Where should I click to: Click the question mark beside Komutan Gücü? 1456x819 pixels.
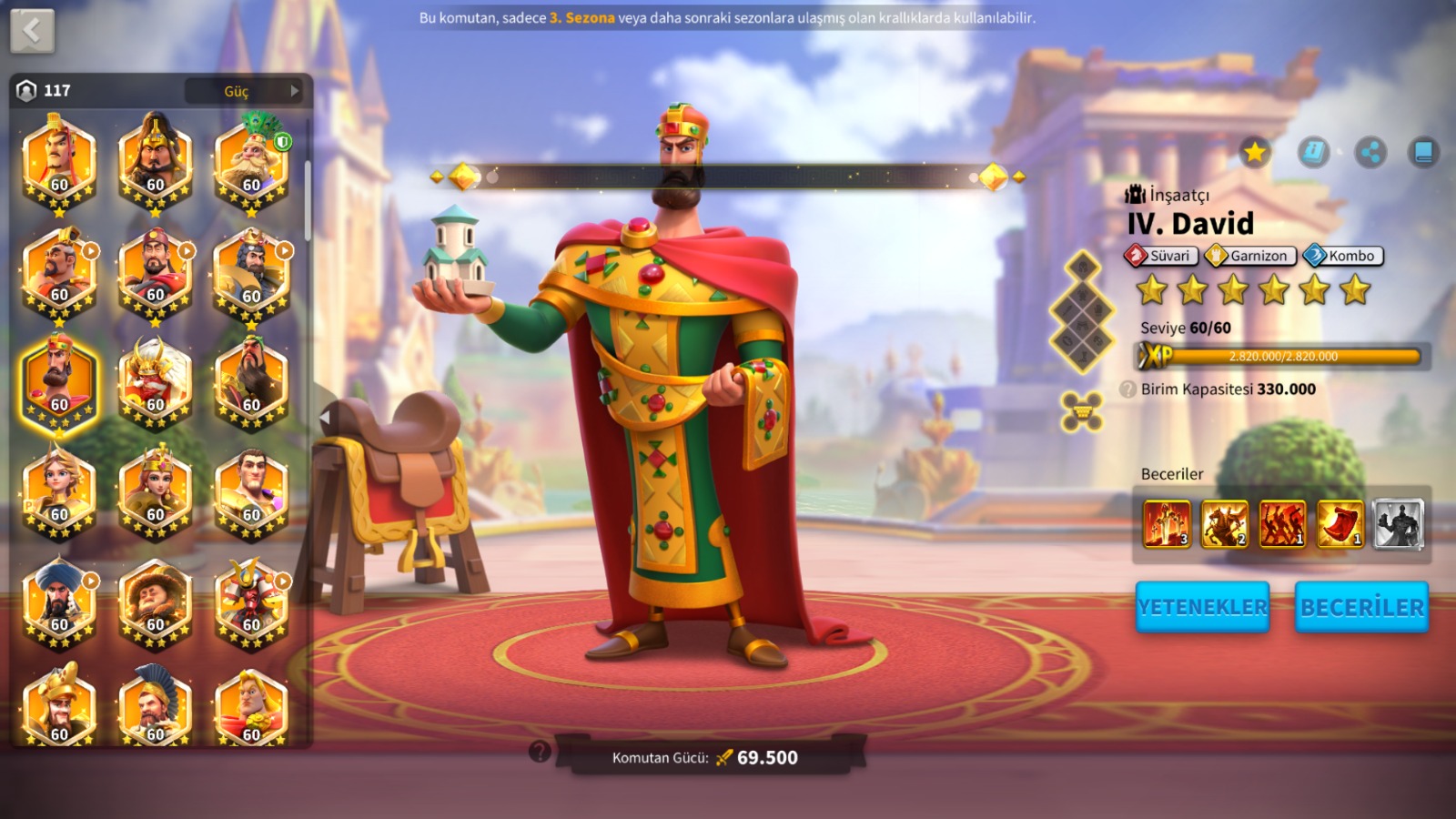pyautogui.click(x=540, y=752)
